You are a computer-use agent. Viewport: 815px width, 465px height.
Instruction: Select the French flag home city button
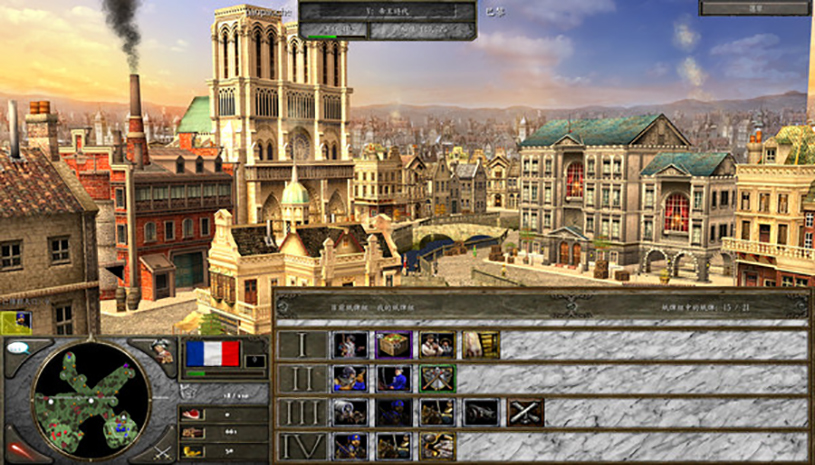click(213, 353)
